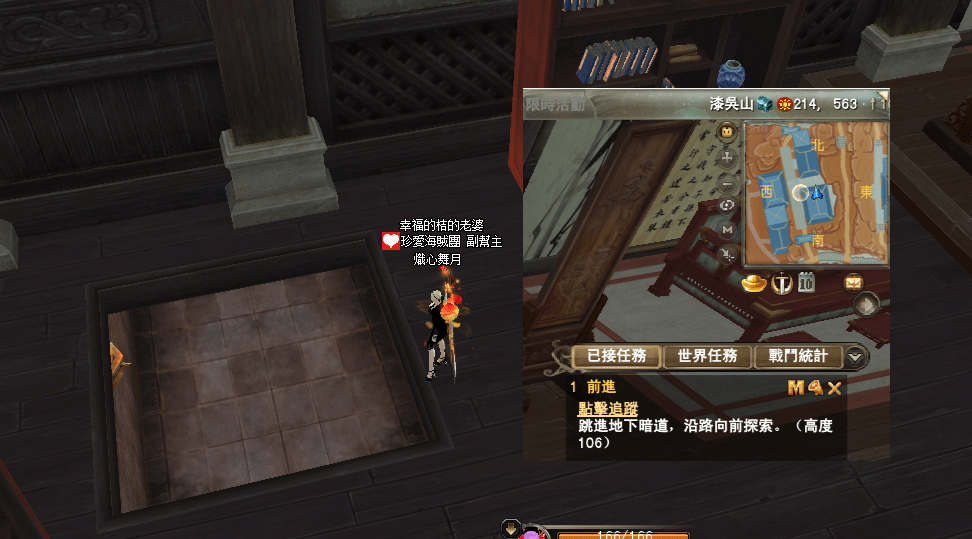Open the world map with round M button
Viewport: 972px width, 539px height.
click(x=727, y=230)
